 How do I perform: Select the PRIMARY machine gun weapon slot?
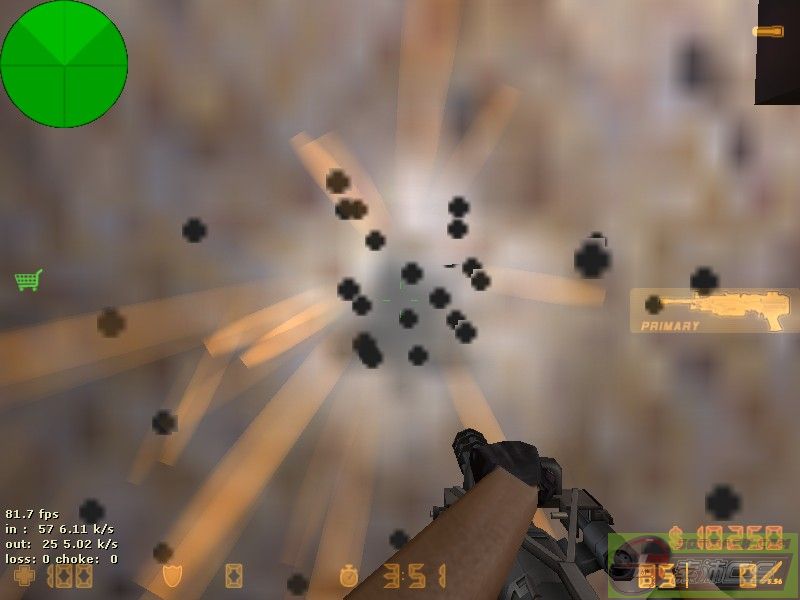point(714,310)
